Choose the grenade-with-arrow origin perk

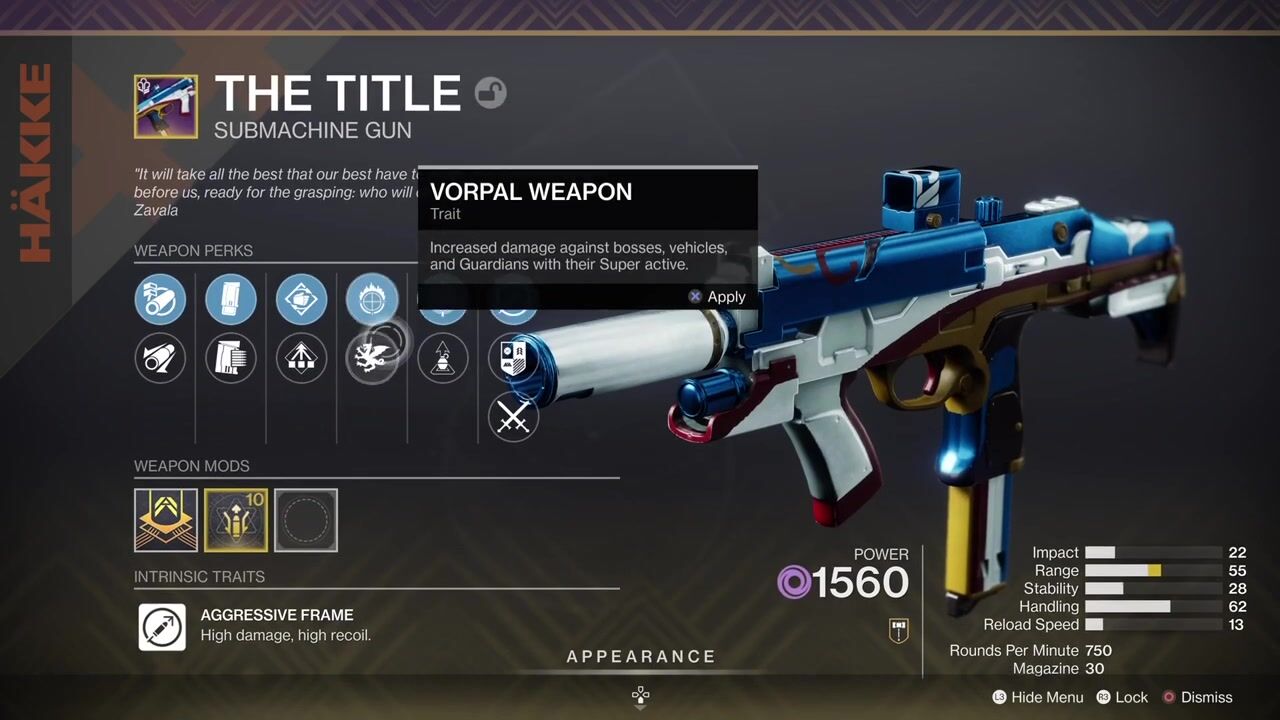(x=442, y=358)
